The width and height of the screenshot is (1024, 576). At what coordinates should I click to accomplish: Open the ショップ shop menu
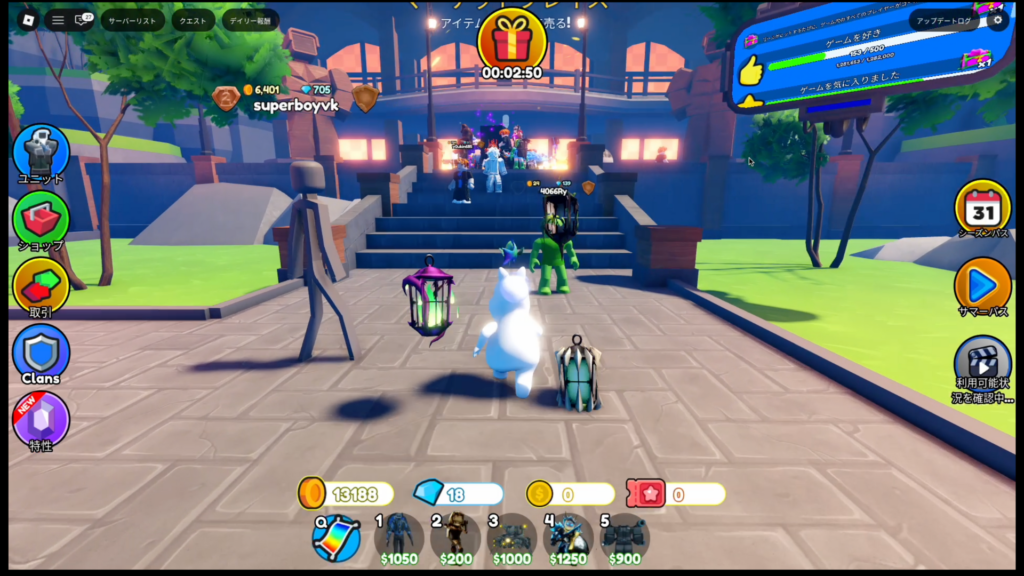pyautogui.click(x=41, y=219)
